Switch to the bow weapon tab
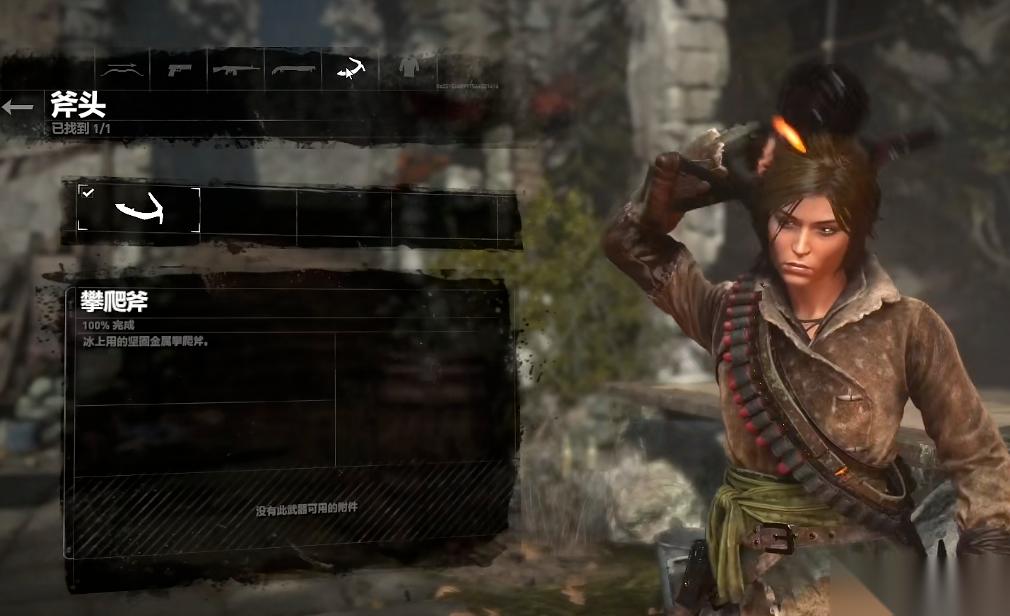This screenshot has height=616, width=1010. coord(122,68)
